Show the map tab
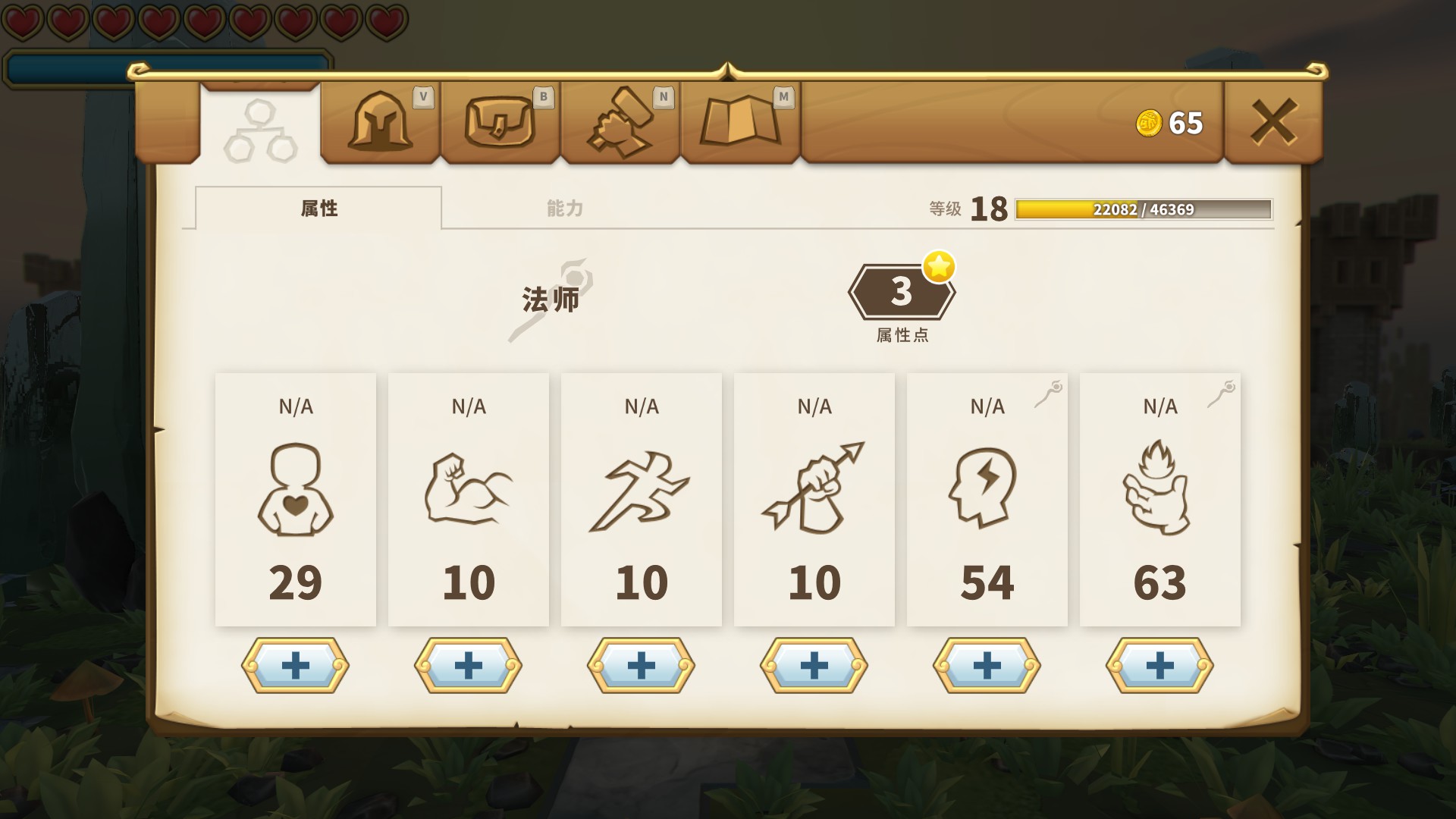 click(x=740, y=122)
